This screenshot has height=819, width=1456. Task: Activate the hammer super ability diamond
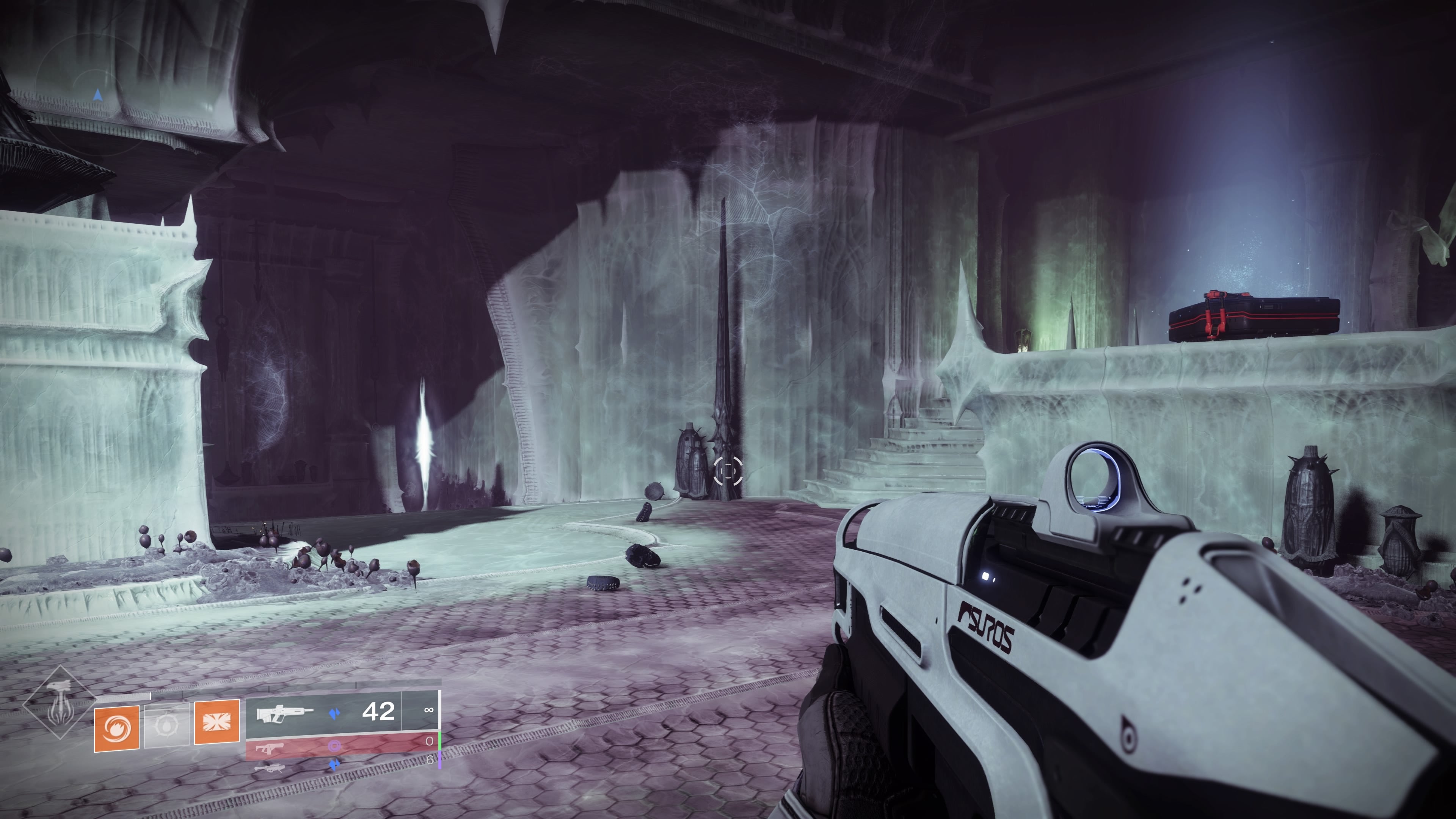click(x=60, y=703)
